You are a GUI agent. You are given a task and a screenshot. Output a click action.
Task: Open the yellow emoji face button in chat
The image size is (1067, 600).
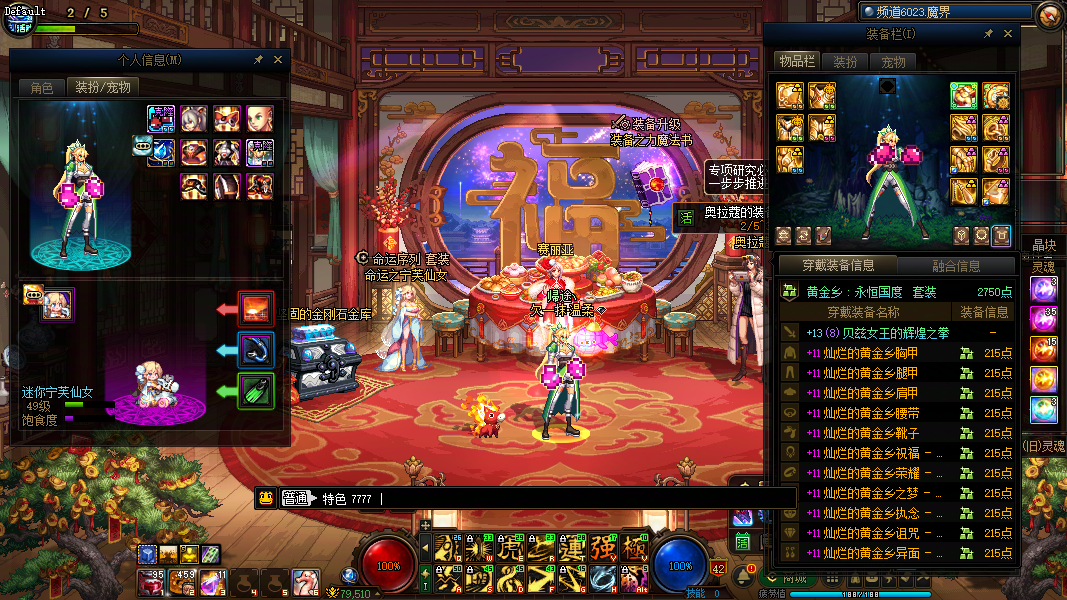coord(265,498)
